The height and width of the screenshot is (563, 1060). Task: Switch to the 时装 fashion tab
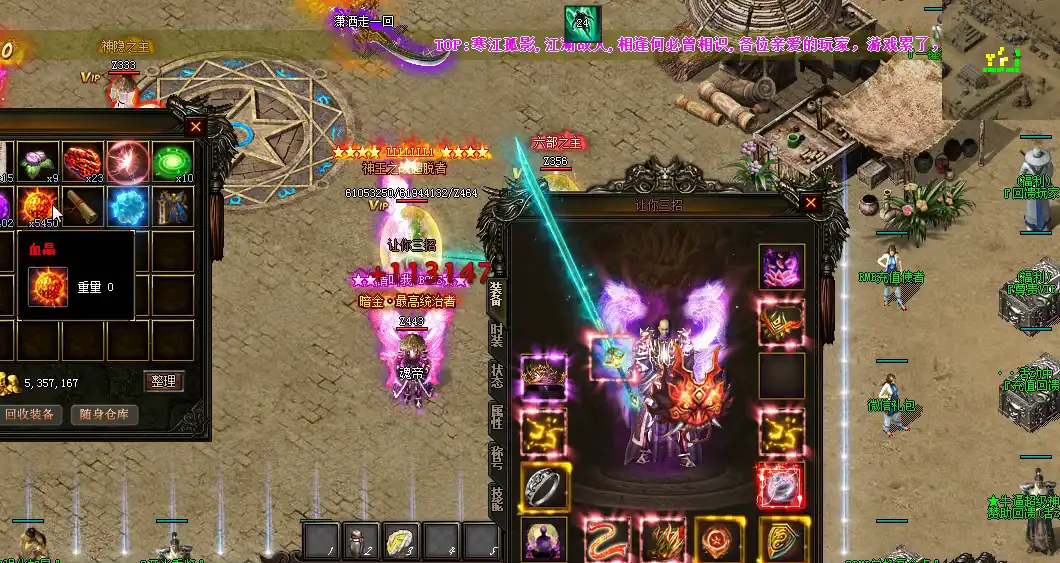497,335
